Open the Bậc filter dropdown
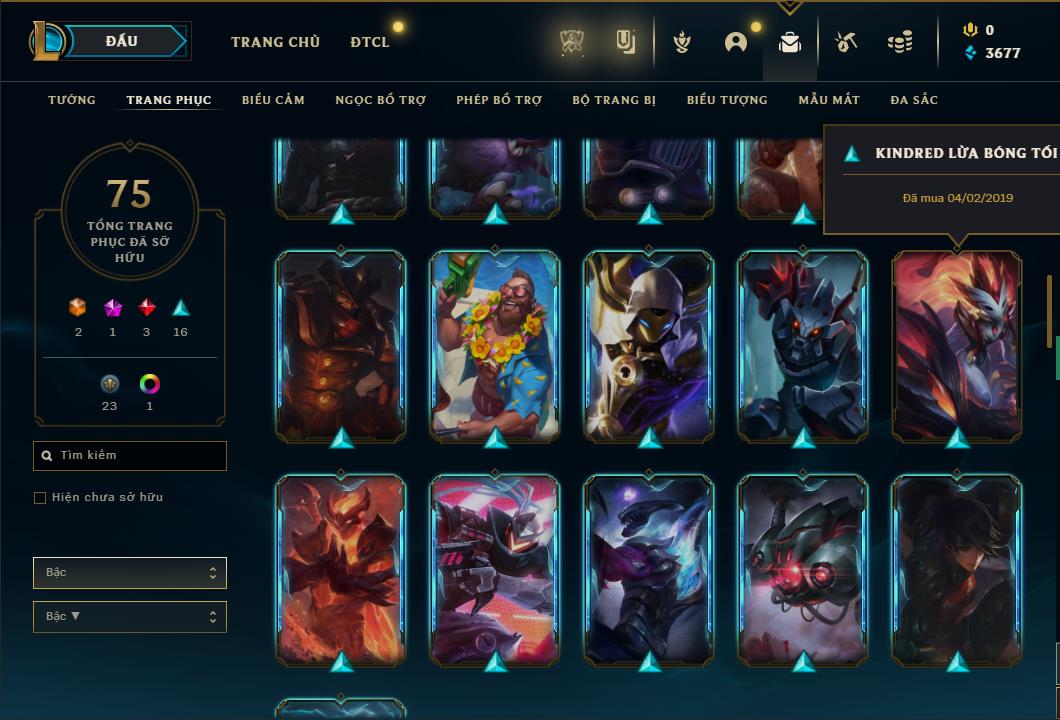The width and height of the screenshot is (1060, 720). tap(130, 573)
